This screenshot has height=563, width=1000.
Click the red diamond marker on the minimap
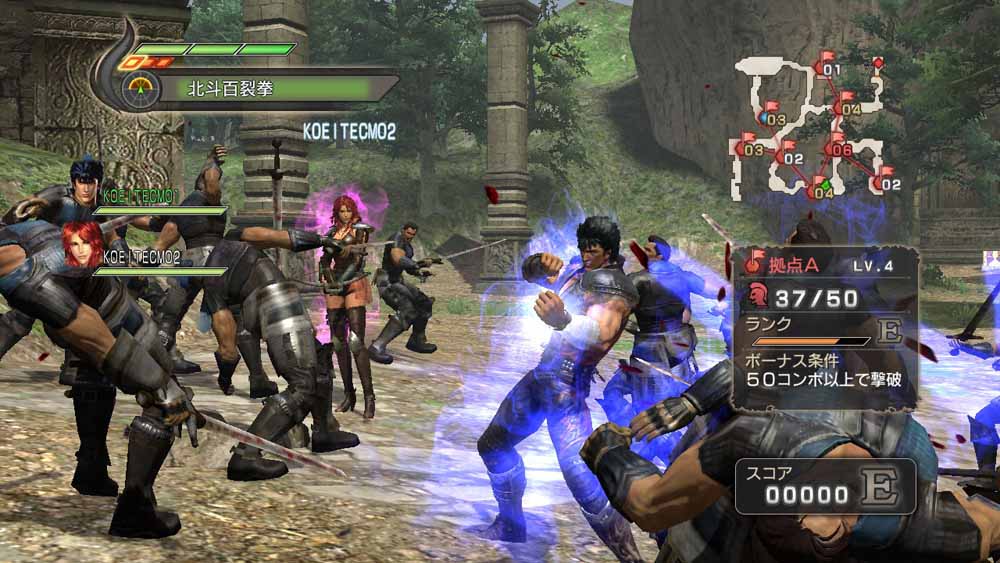point(878,63)
